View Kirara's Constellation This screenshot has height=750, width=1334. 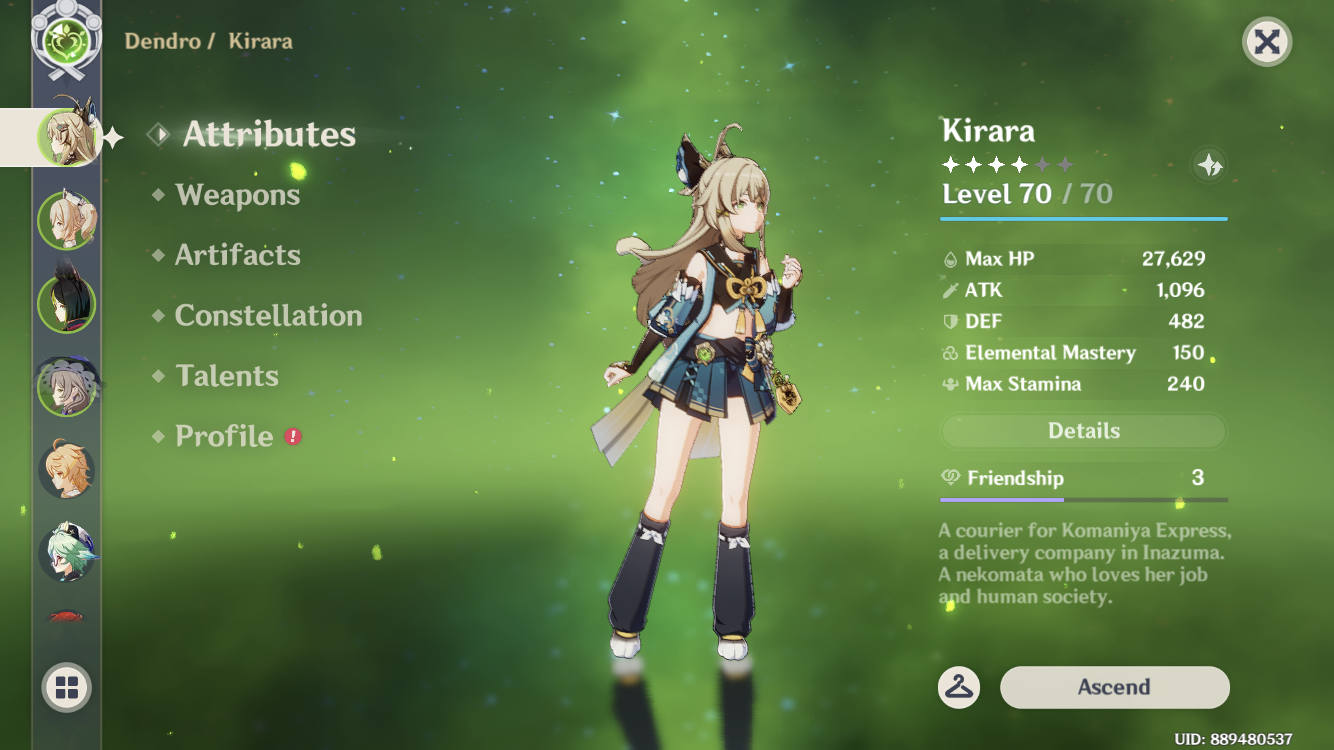click(268, 315)
